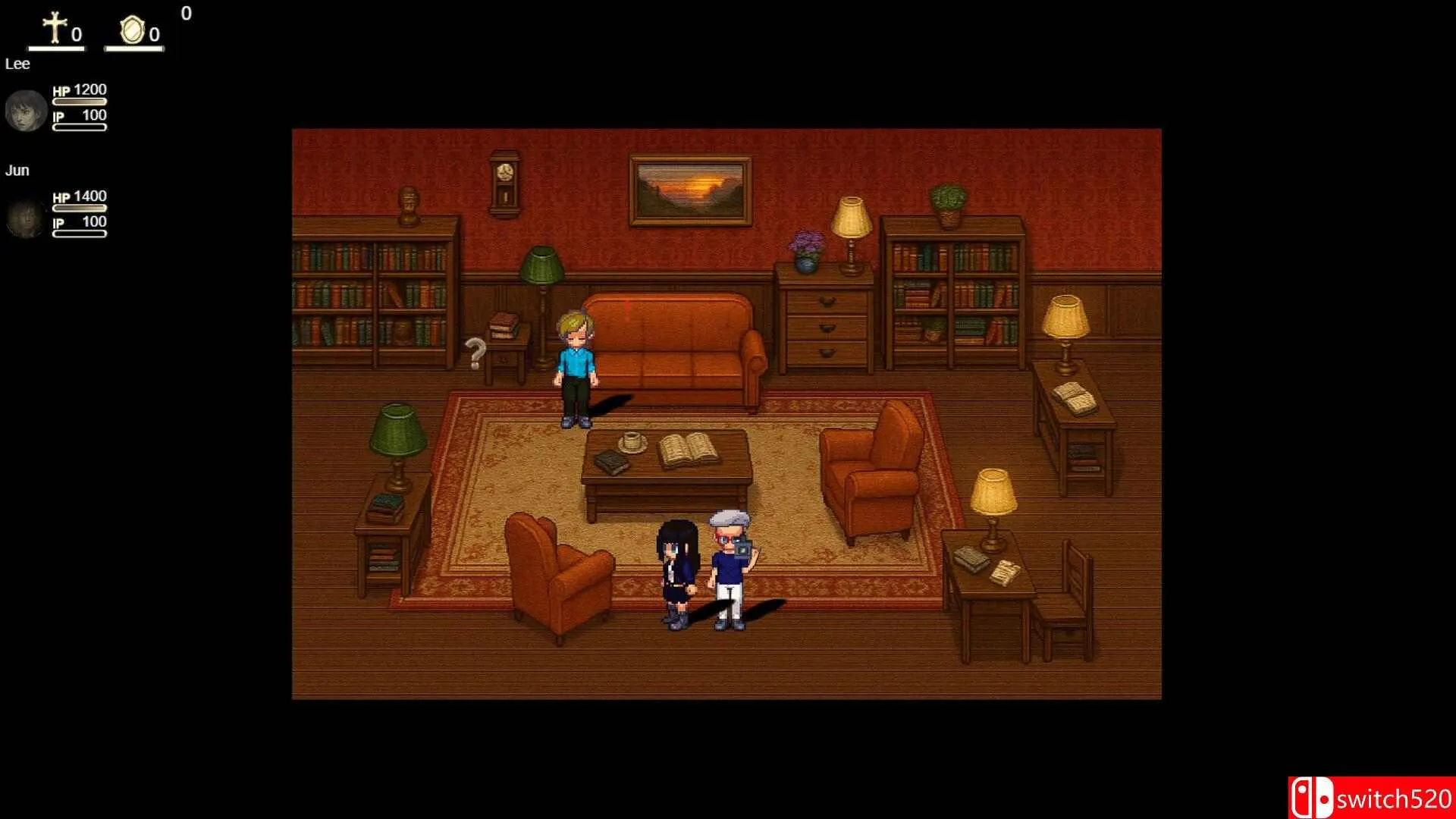Image resolution: width=1456 pixels, height=819 pixels.
Task: Click the question mark interaction marker
Action: click(475, 353)
